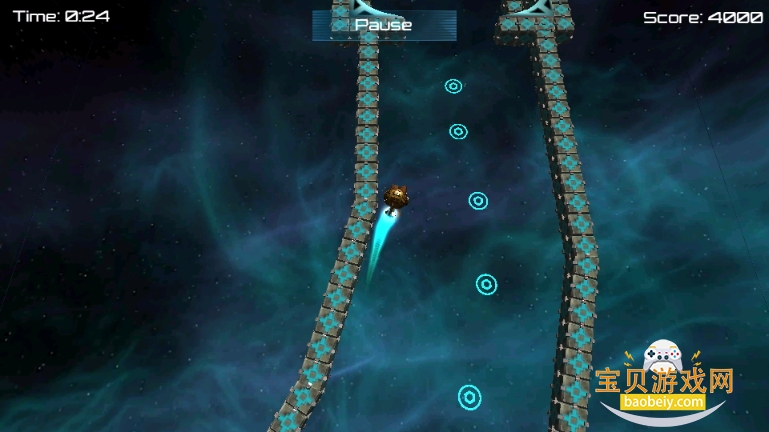Pause the game with the Pause button
The image size is (769, 432).
coord(384,25)
